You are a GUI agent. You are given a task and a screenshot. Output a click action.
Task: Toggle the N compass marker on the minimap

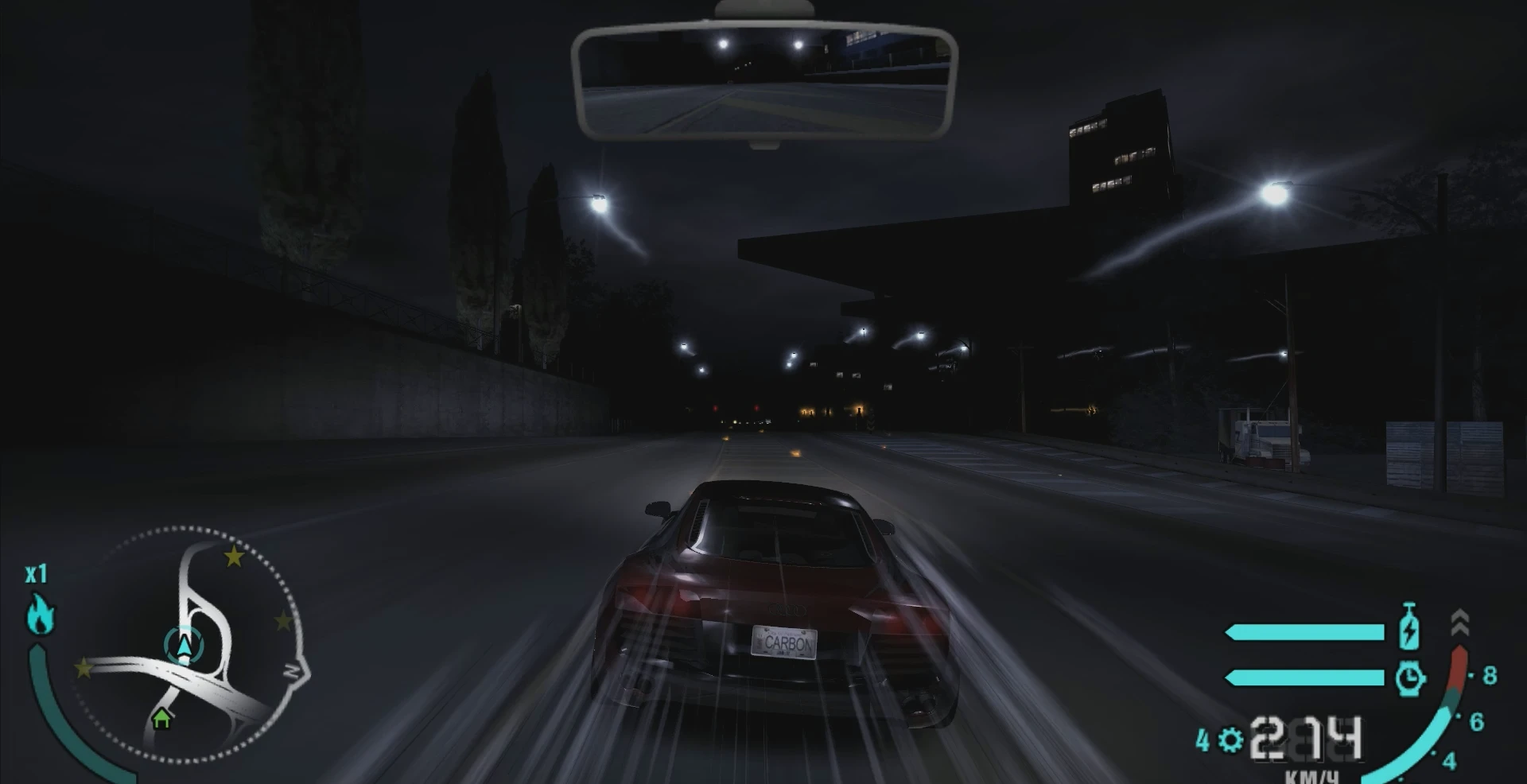click(x=293, y=670)
